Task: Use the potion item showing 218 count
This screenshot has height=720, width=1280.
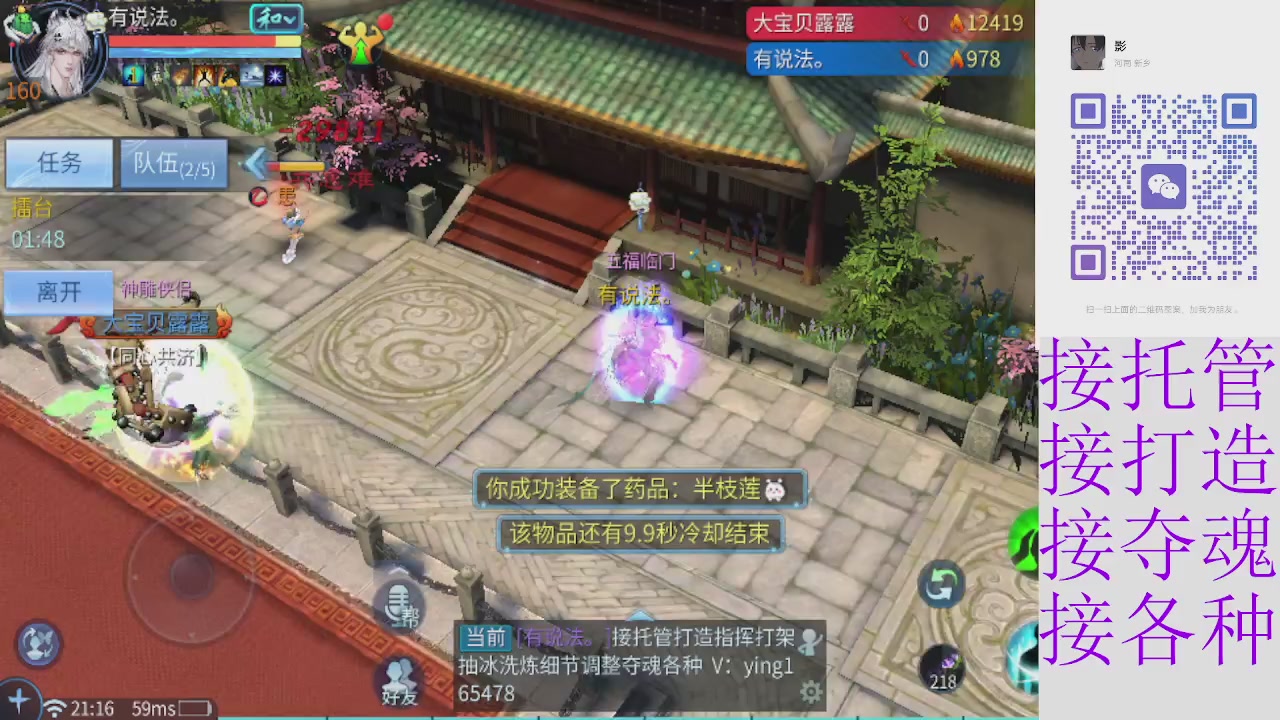Action: point(942,665)
